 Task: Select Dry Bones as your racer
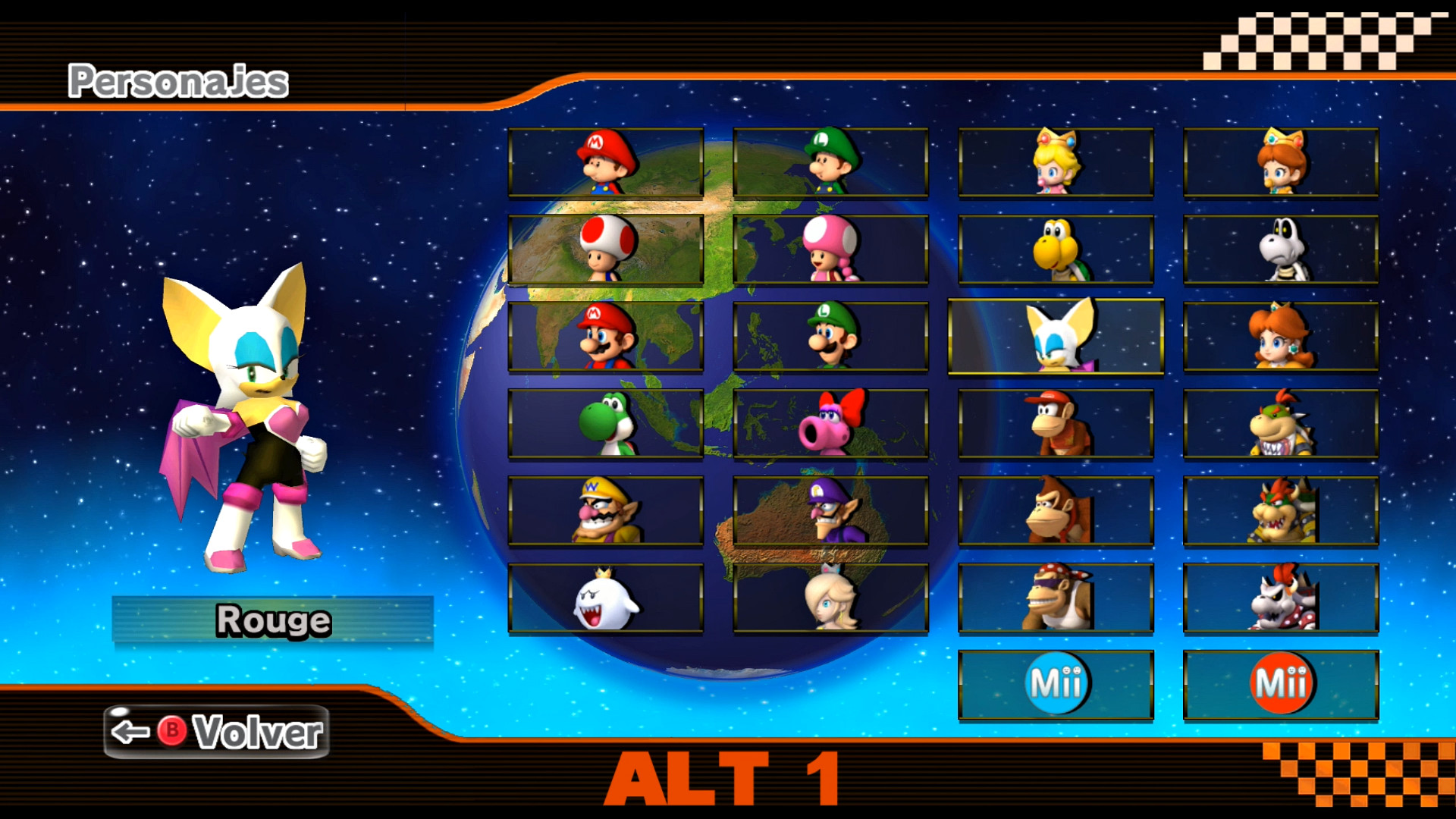[1279, 250]
